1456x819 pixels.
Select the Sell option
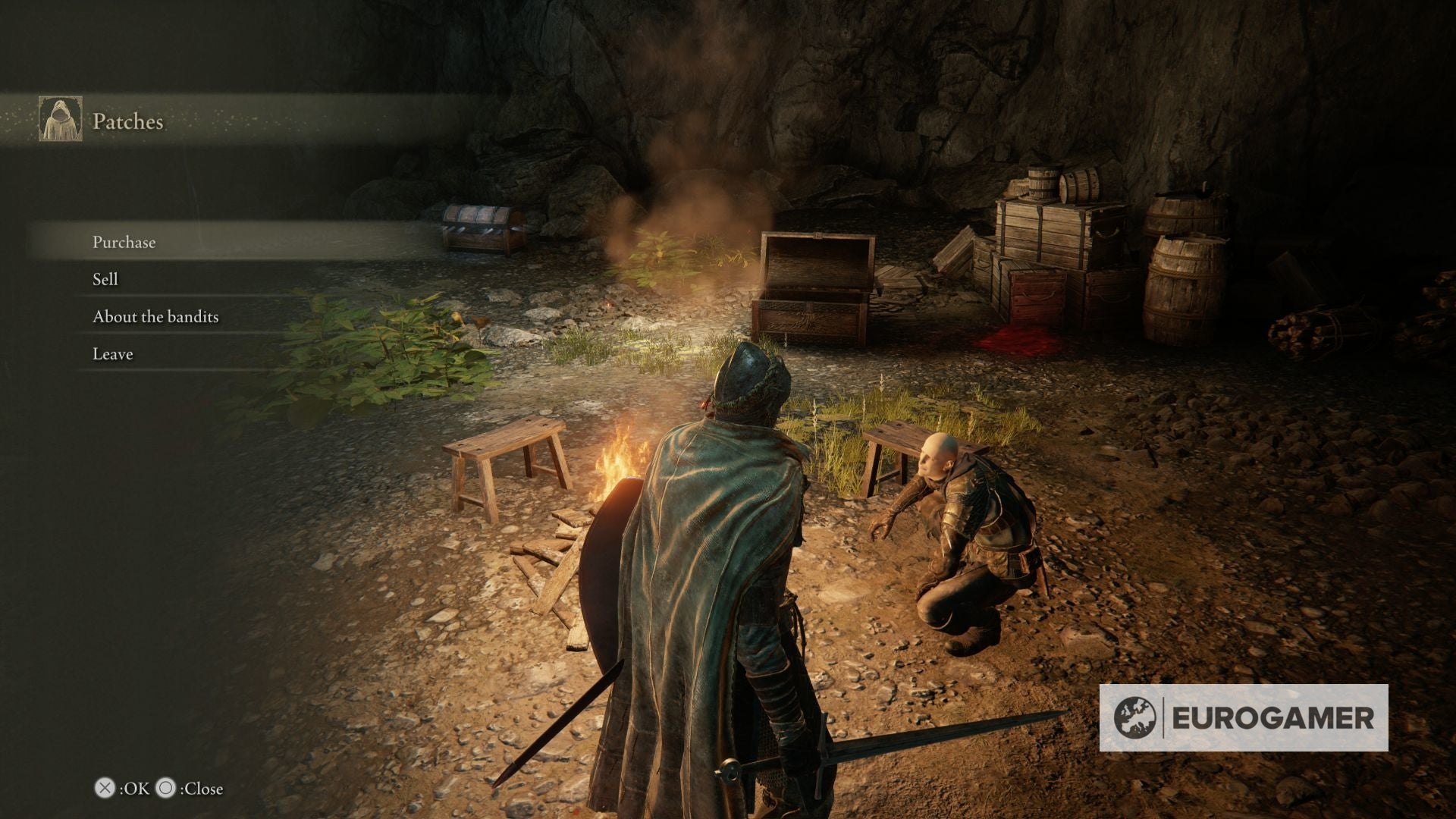104,280
